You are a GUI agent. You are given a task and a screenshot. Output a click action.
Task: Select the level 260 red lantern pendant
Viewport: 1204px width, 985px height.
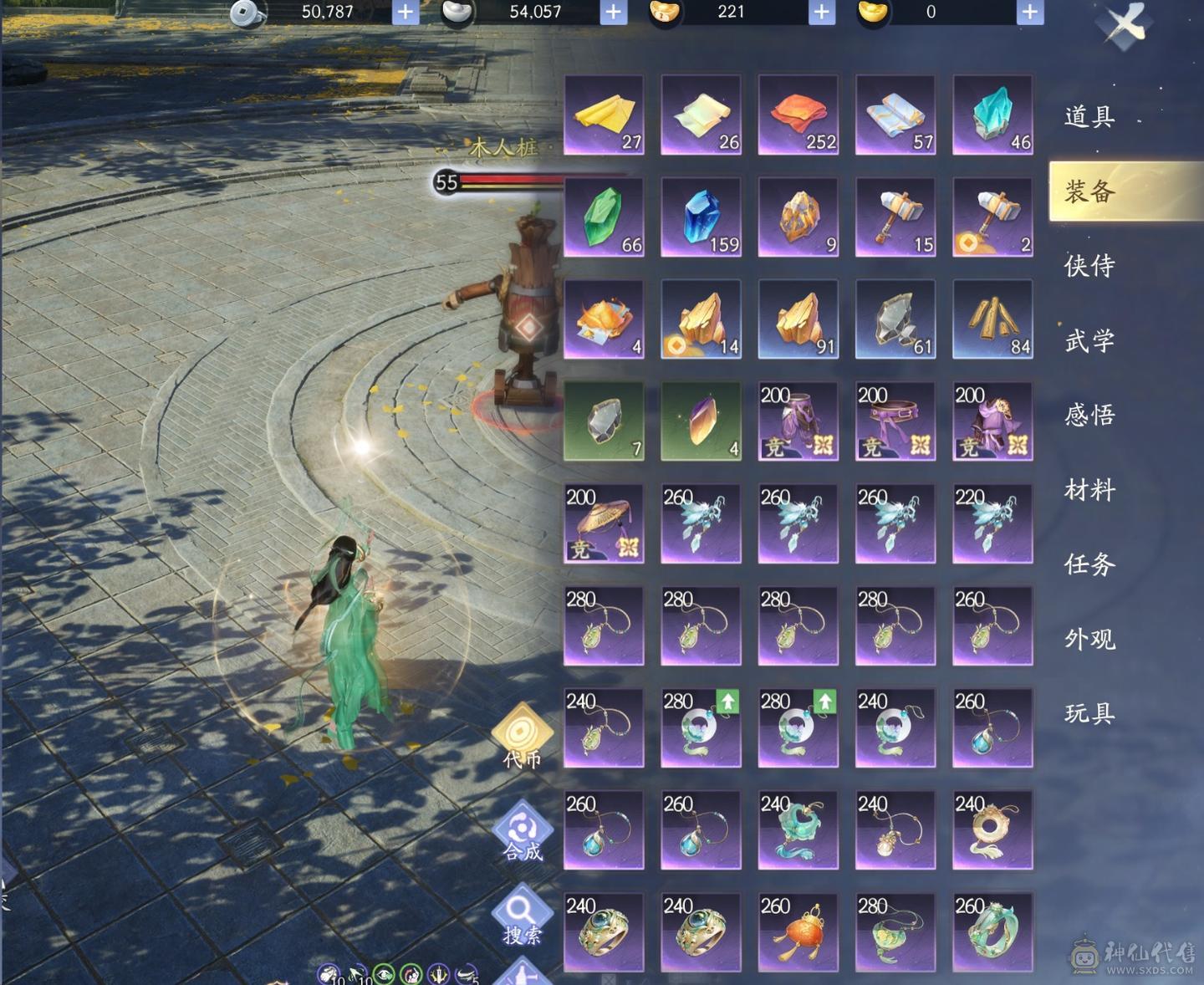[x=798, y=931]
